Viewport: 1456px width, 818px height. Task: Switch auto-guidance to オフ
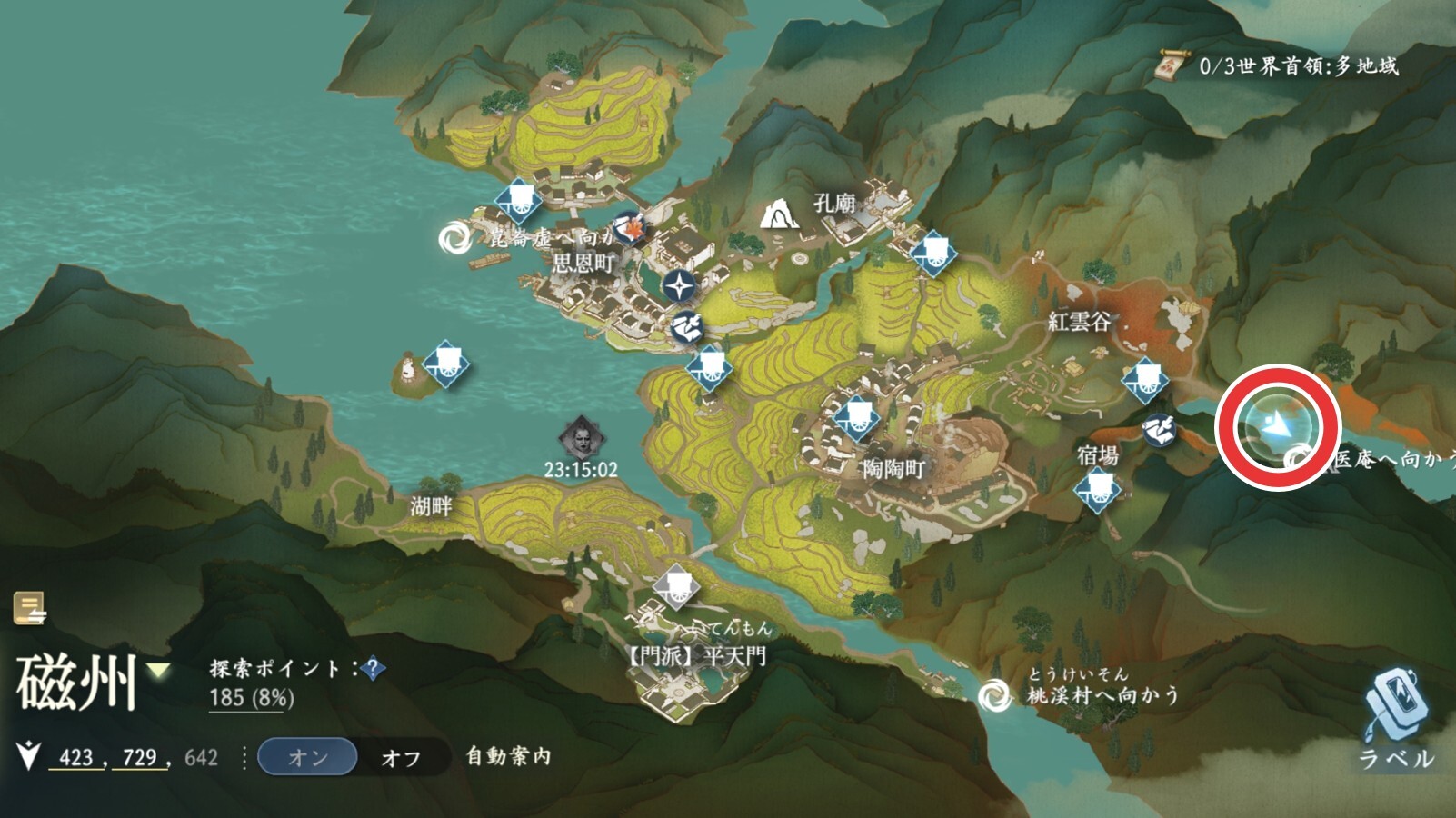401,758
